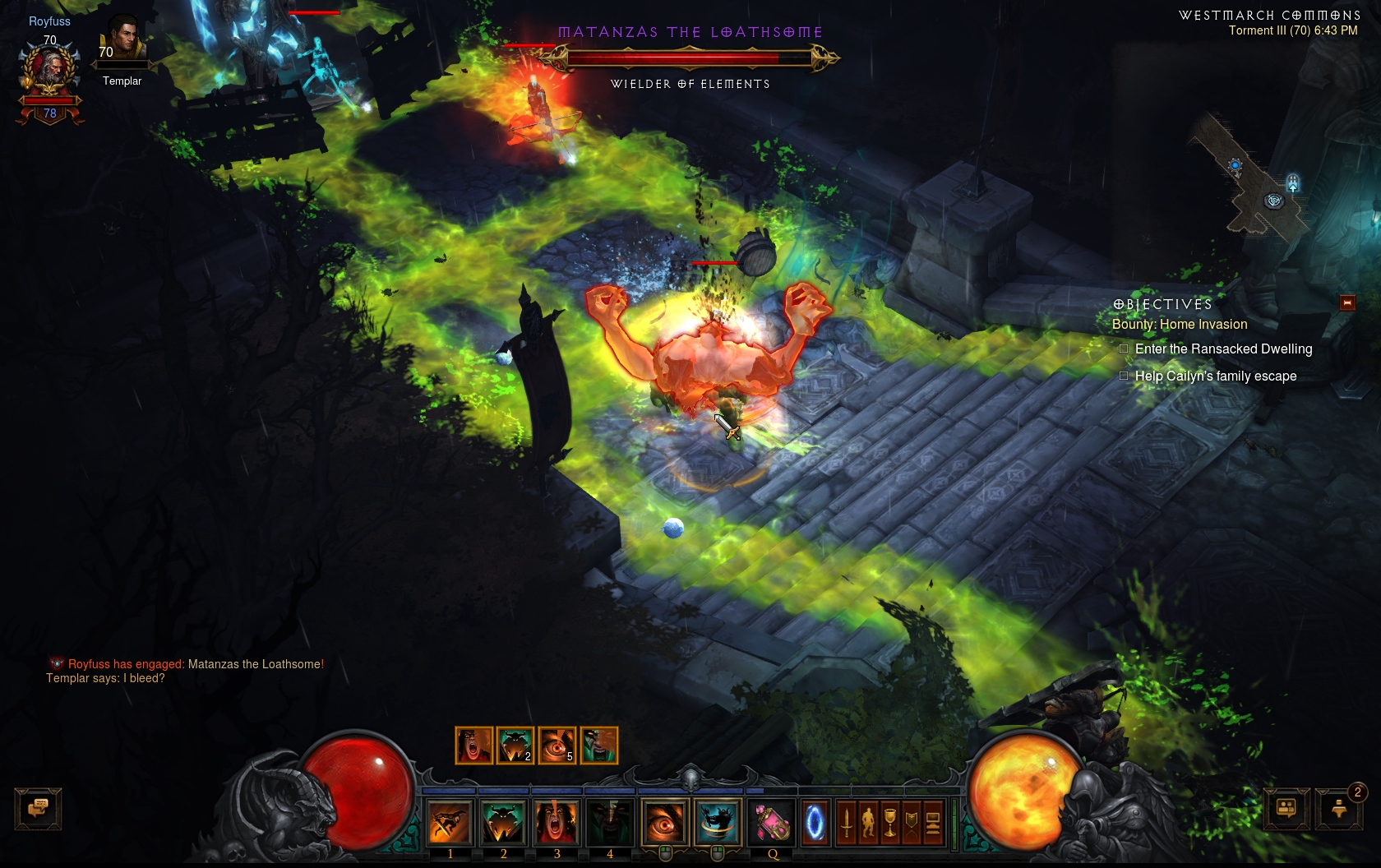1381x868 pixels.
Task: Select the dark green face skill in slot 4
Action: tap(610, 822)
